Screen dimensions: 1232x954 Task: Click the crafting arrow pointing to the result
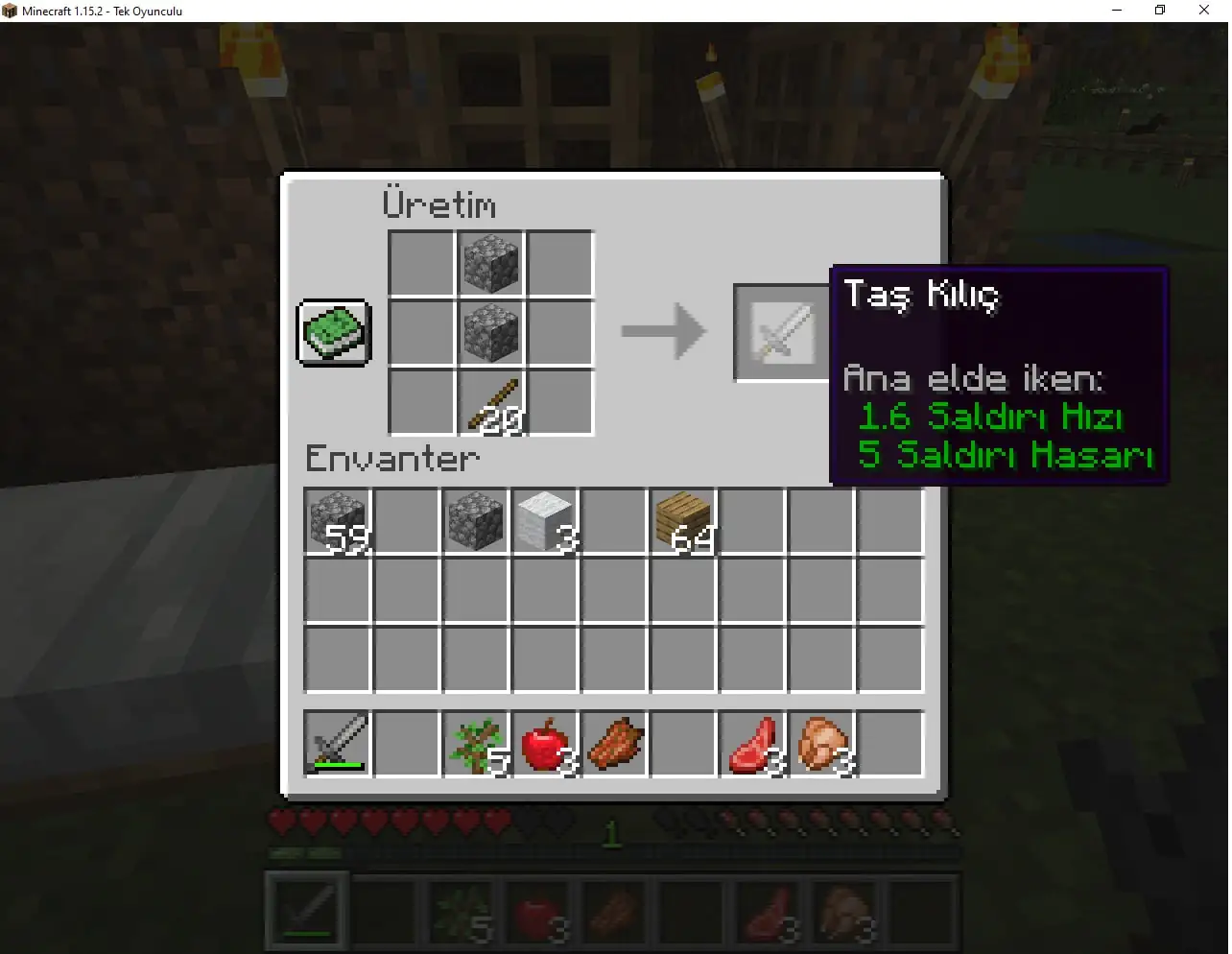[662, 331]
